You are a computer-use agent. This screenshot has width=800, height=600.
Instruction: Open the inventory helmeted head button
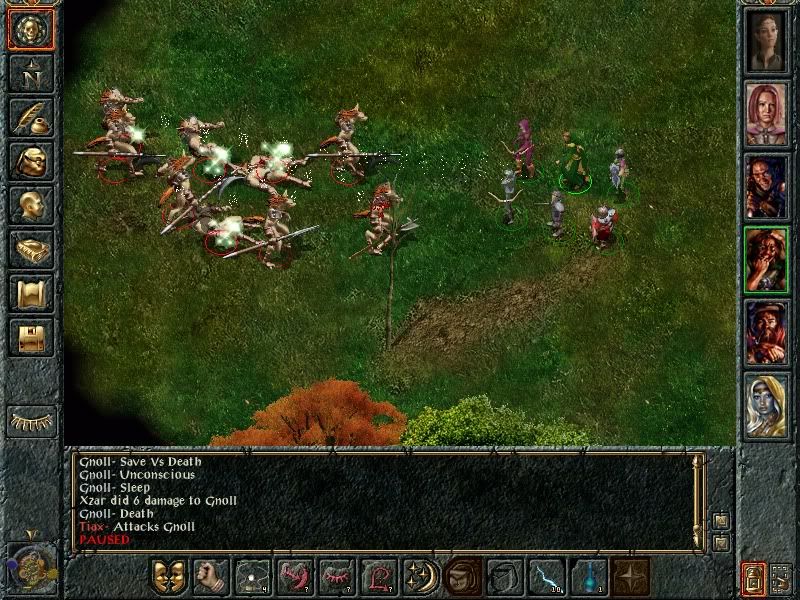30,160
